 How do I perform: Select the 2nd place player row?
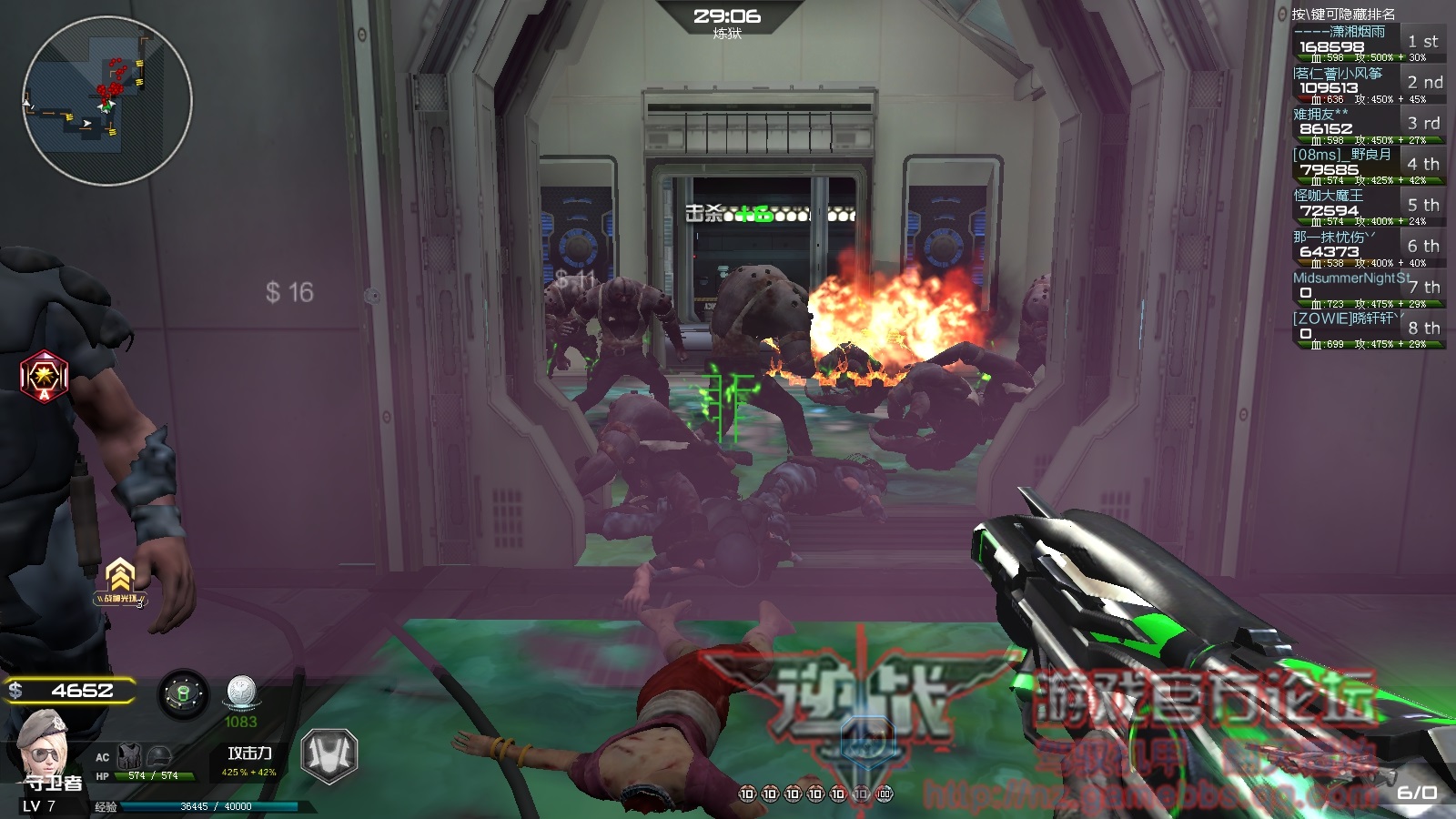tap(1367, 85)
